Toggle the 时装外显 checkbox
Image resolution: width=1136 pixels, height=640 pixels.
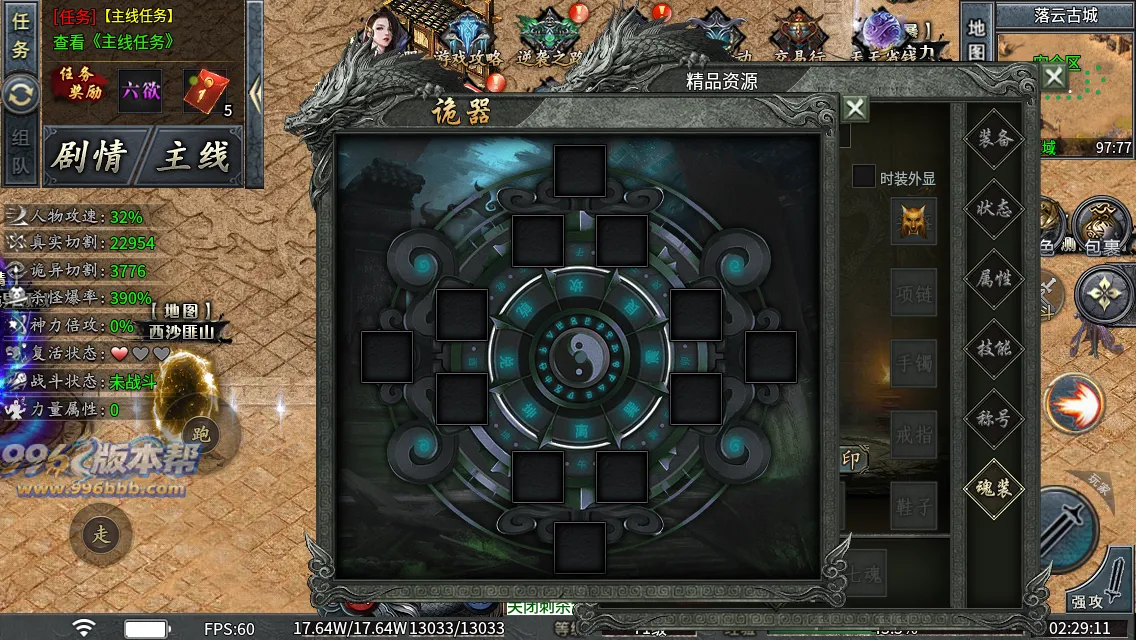point(863,177)
